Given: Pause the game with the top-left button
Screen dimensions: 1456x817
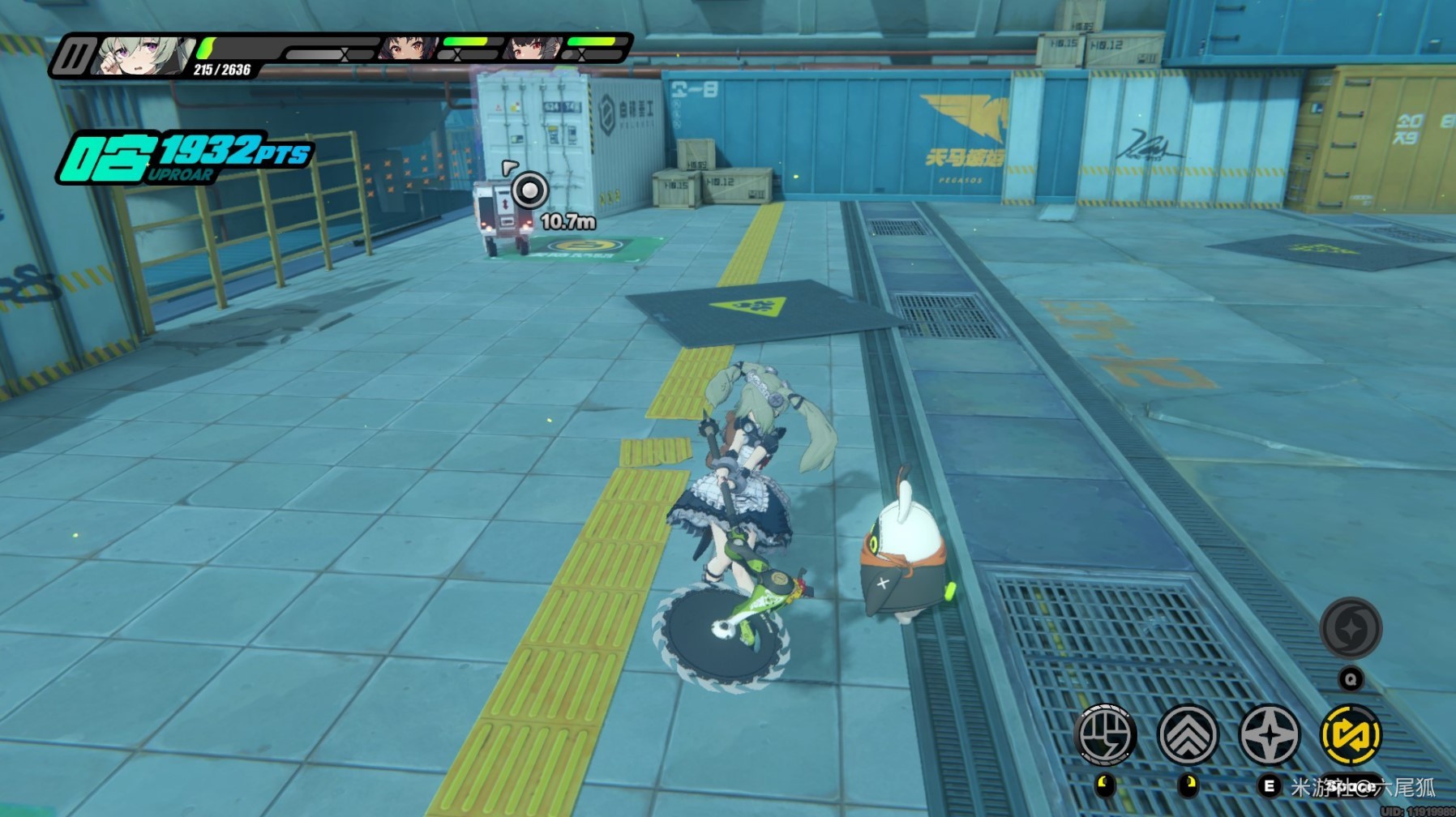Looking at the screenshot, I should 73,57.
